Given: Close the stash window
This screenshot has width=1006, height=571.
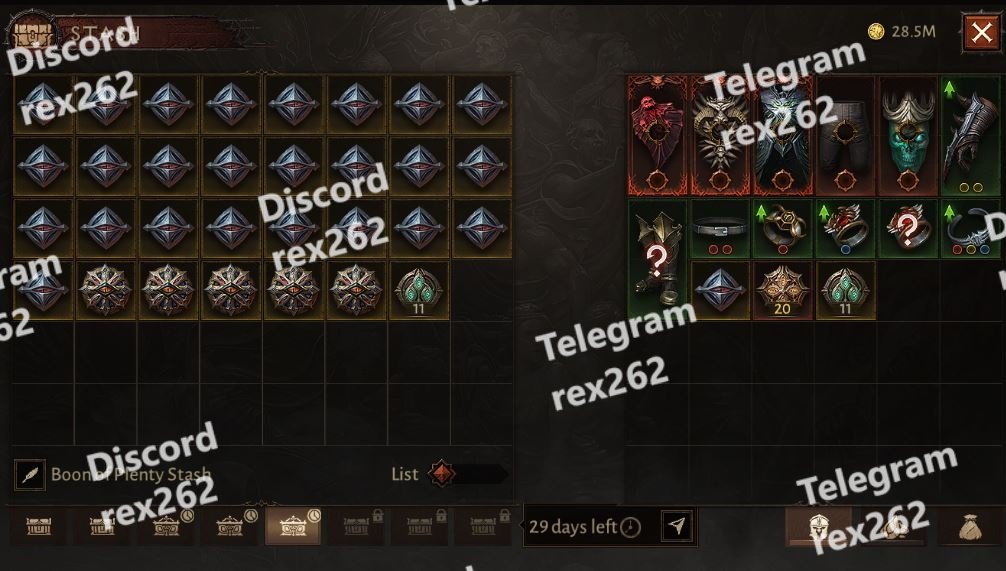Looking at the screenshot, I should tap(980, 33).
